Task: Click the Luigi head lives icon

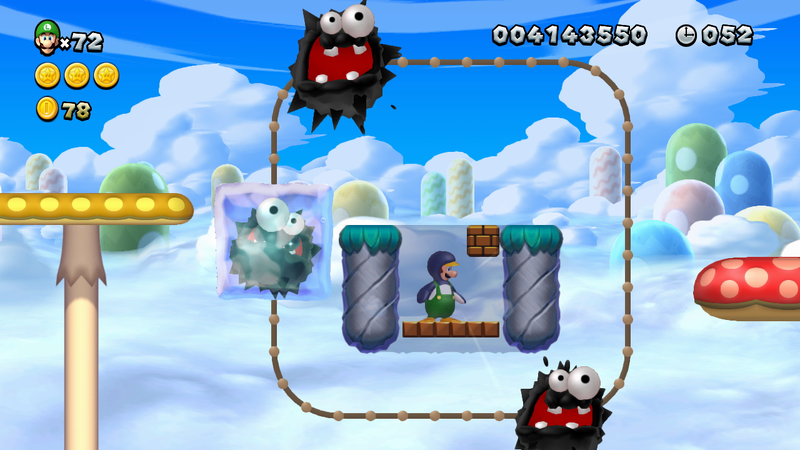Action: (x=46, y=37)
